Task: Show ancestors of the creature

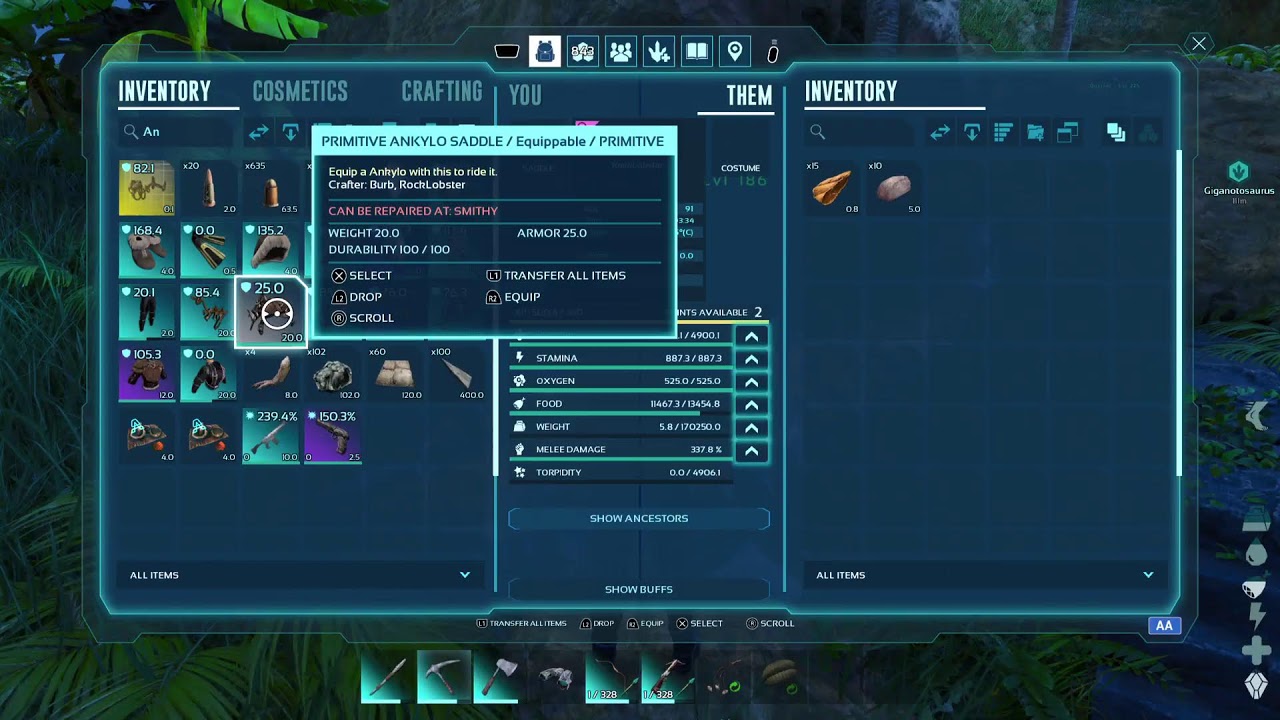Action: (x=638, y=518)
